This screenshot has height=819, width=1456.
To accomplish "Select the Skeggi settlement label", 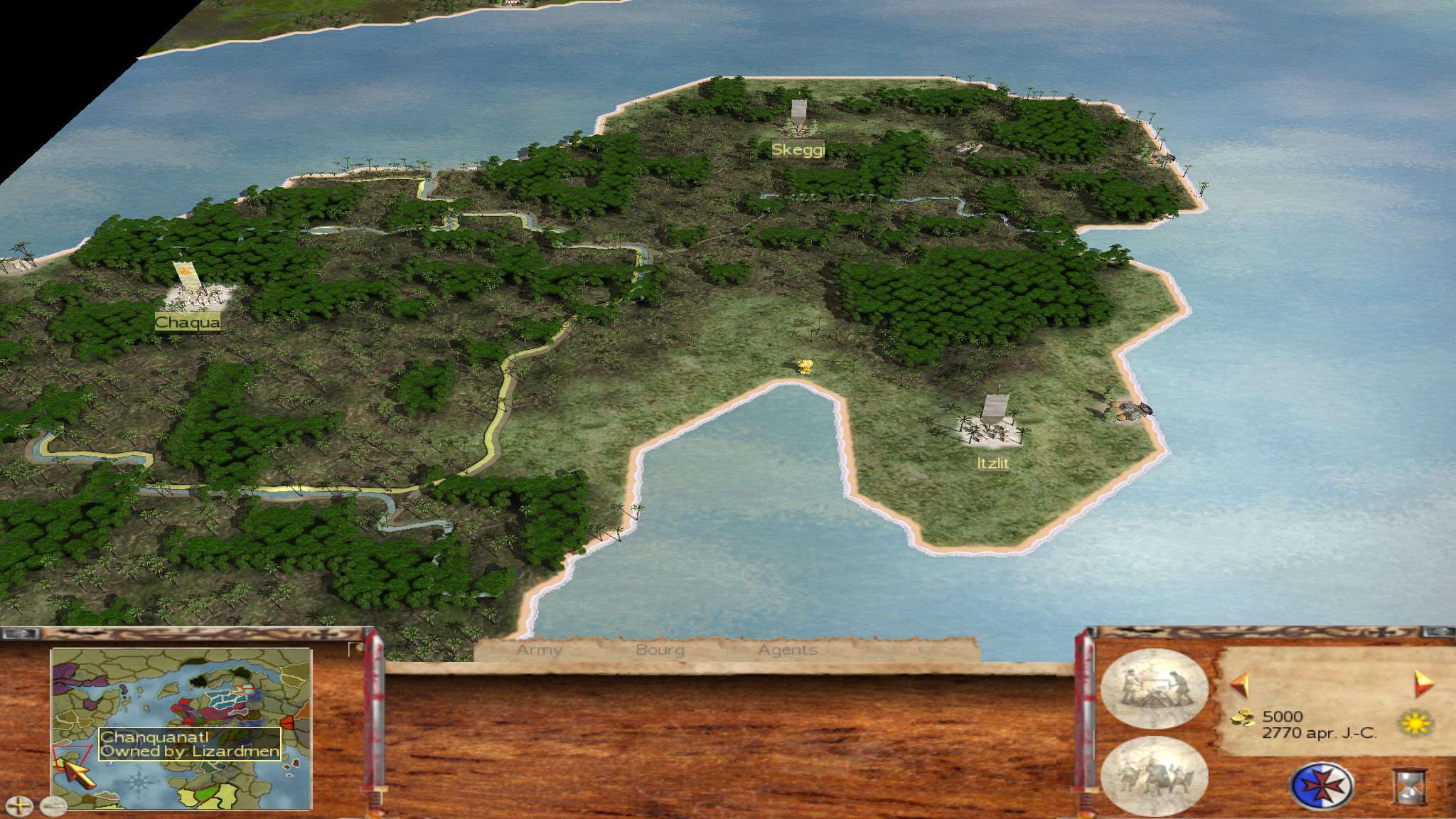I will pos(798,150).
